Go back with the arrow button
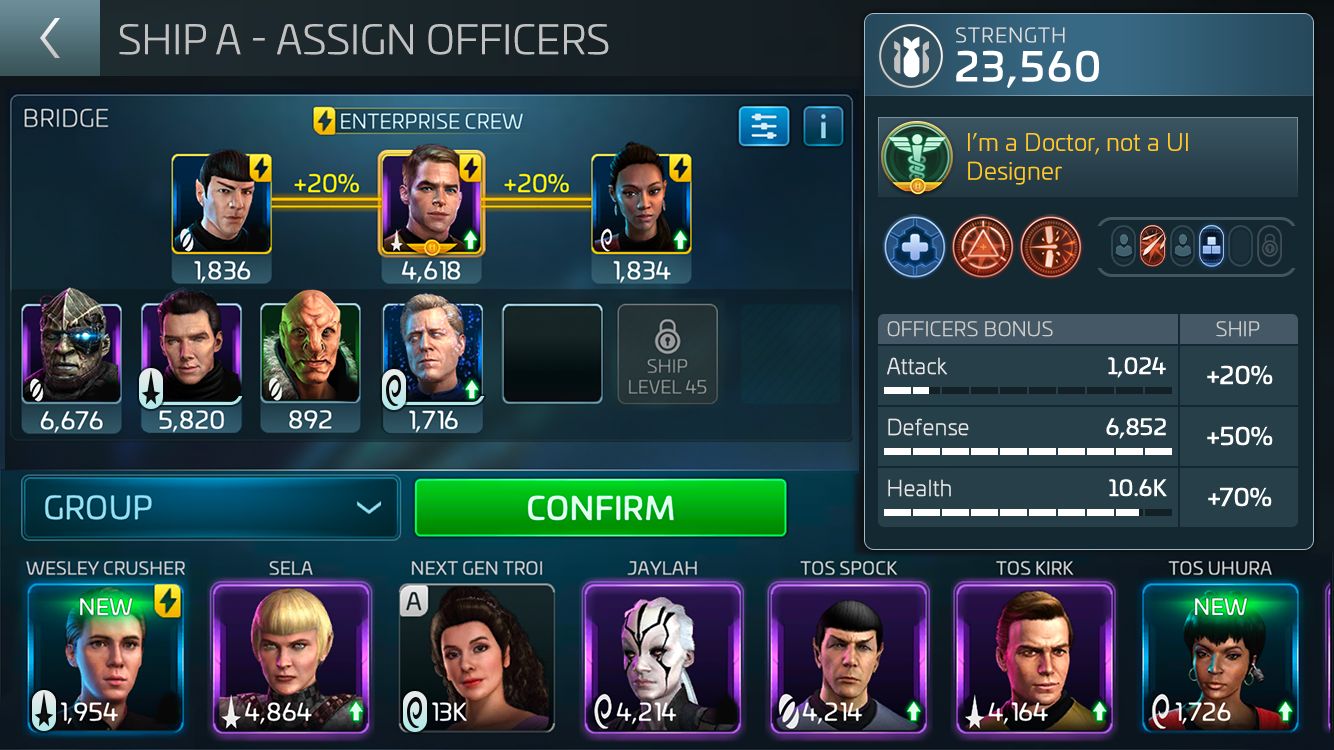Image resolution: width=1334 pixels, height=750 pixels. click(x=49, y=38)
